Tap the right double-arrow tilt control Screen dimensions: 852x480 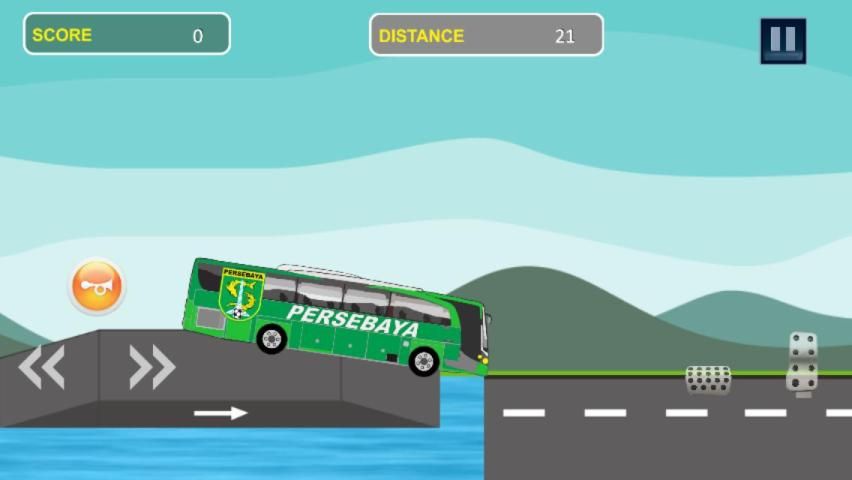coord(152,367)
